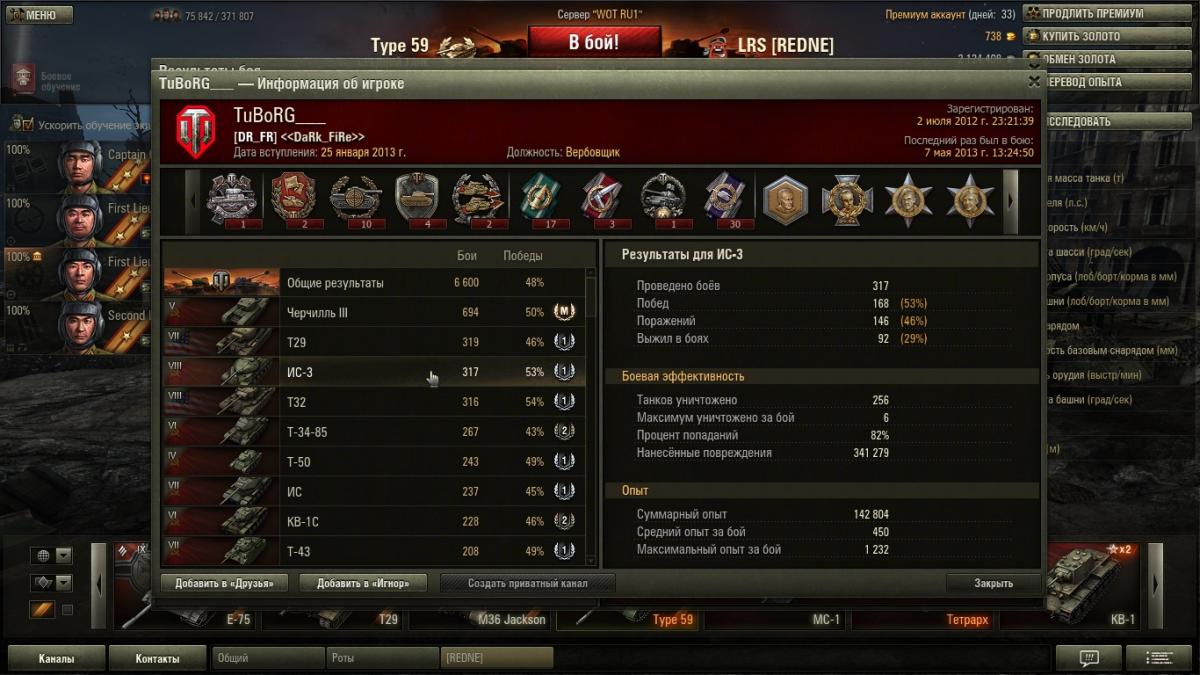Image resolution: width=1200 pixels, height=675 pixels.
Task: Open the Меню button
Action: click(x=40, y=15)
